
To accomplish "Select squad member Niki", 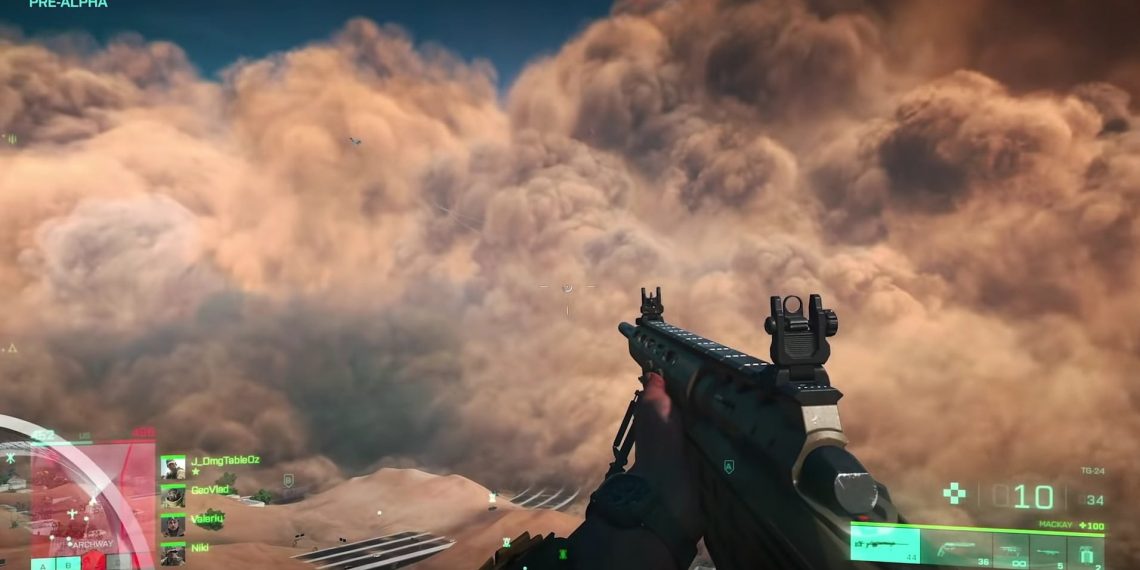I will [x=200, y=548].
